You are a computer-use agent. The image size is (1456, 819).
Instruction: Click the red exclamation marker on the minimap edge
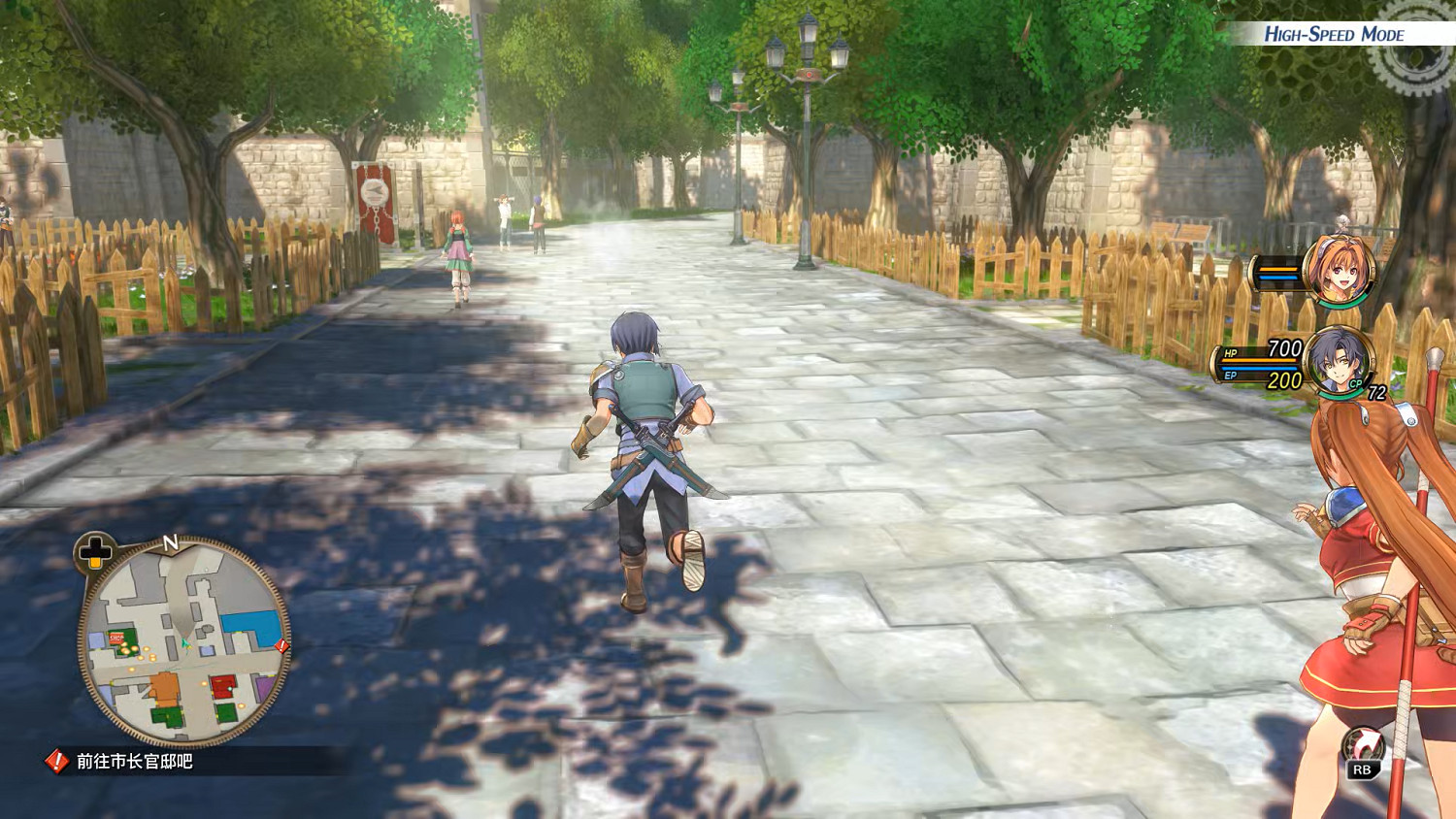click(281, 645)
